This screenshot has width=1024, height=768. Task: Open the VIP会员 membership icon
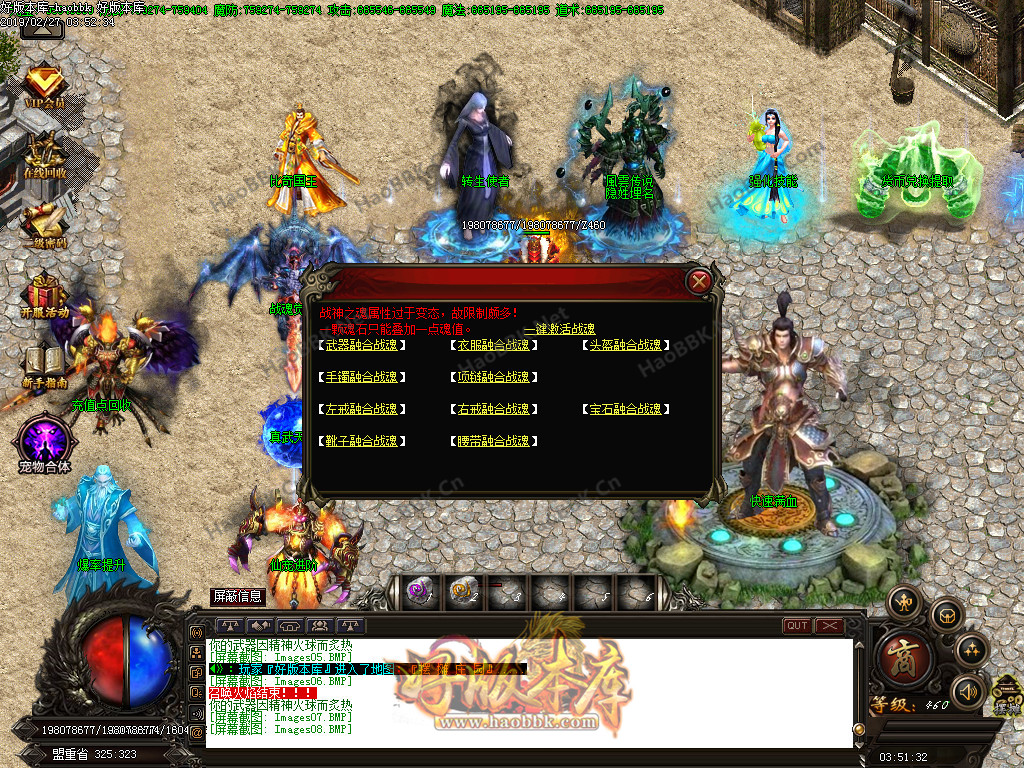(x=43, y=86)
